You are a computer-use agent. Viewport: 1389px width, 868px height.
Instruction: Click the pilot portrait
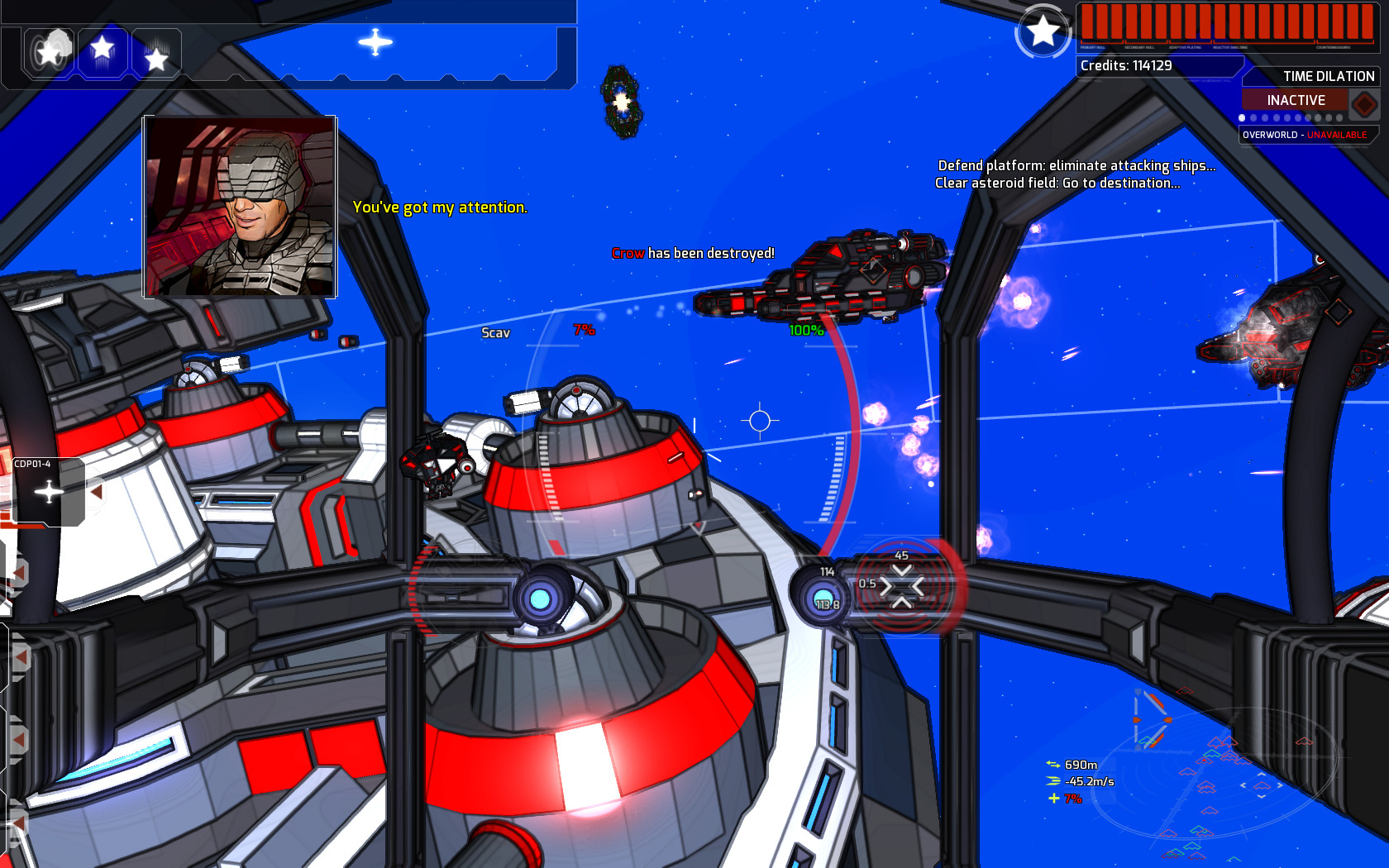pyautogui.click(x=241, y=208)
